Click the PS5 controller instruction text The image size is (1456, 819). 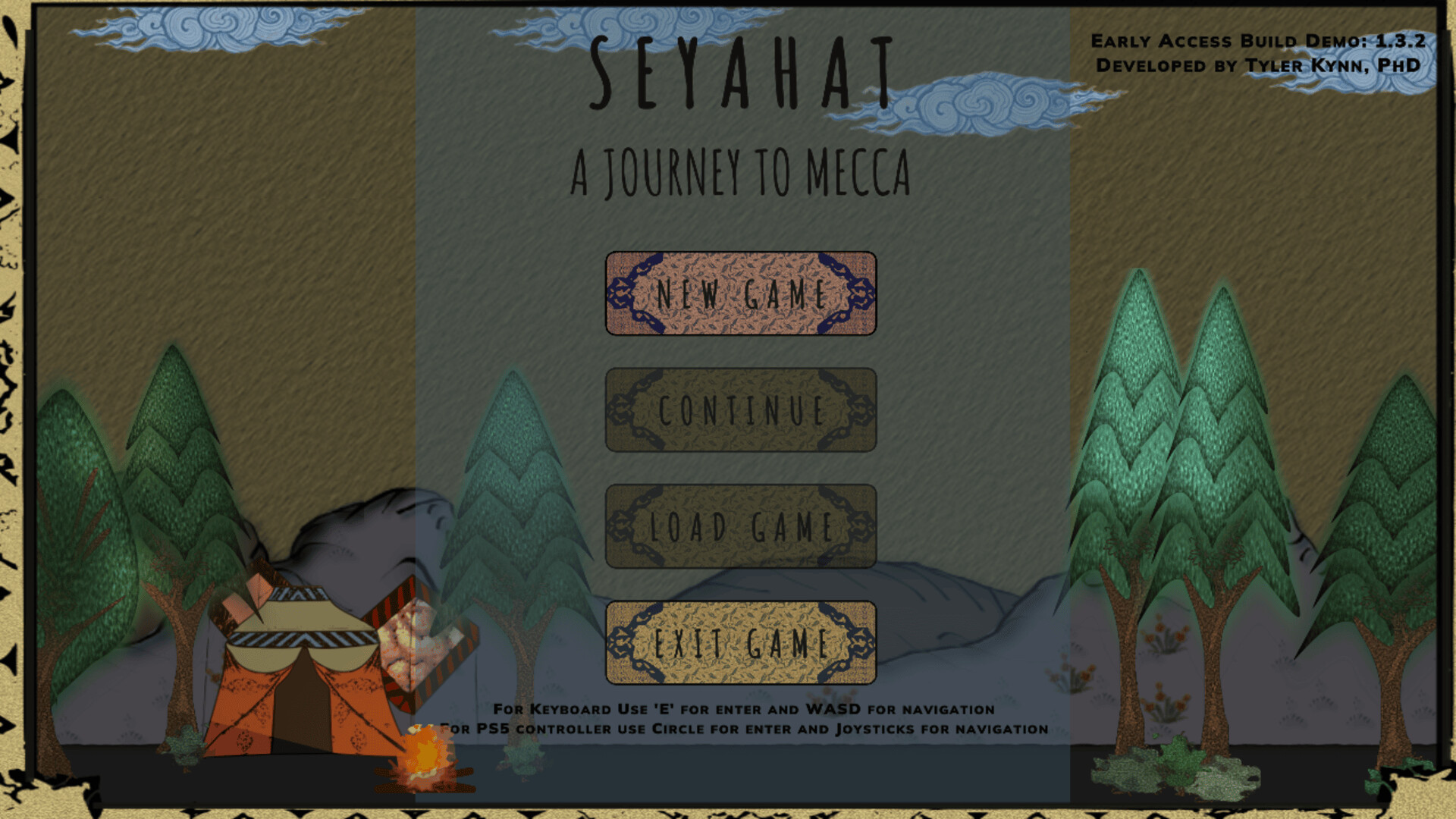coord(742,728)
